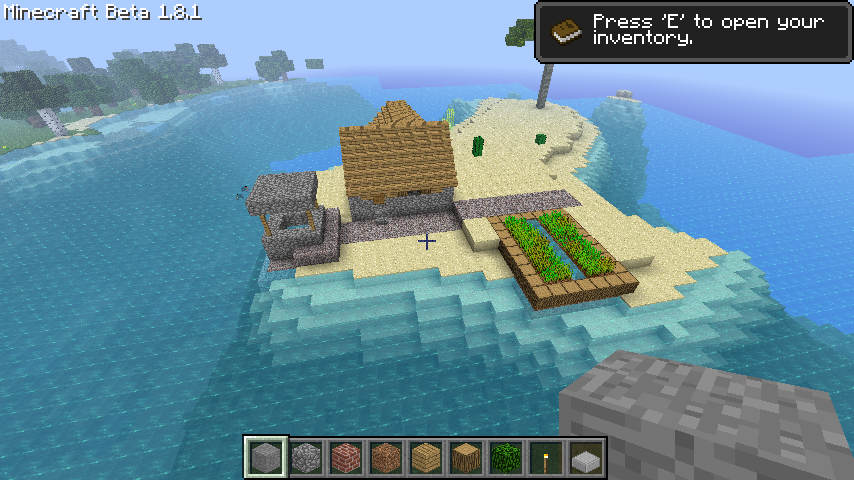Choose the wood log block slot
The width and height of the screenshot is (854, 480).
tap(466, 458)
